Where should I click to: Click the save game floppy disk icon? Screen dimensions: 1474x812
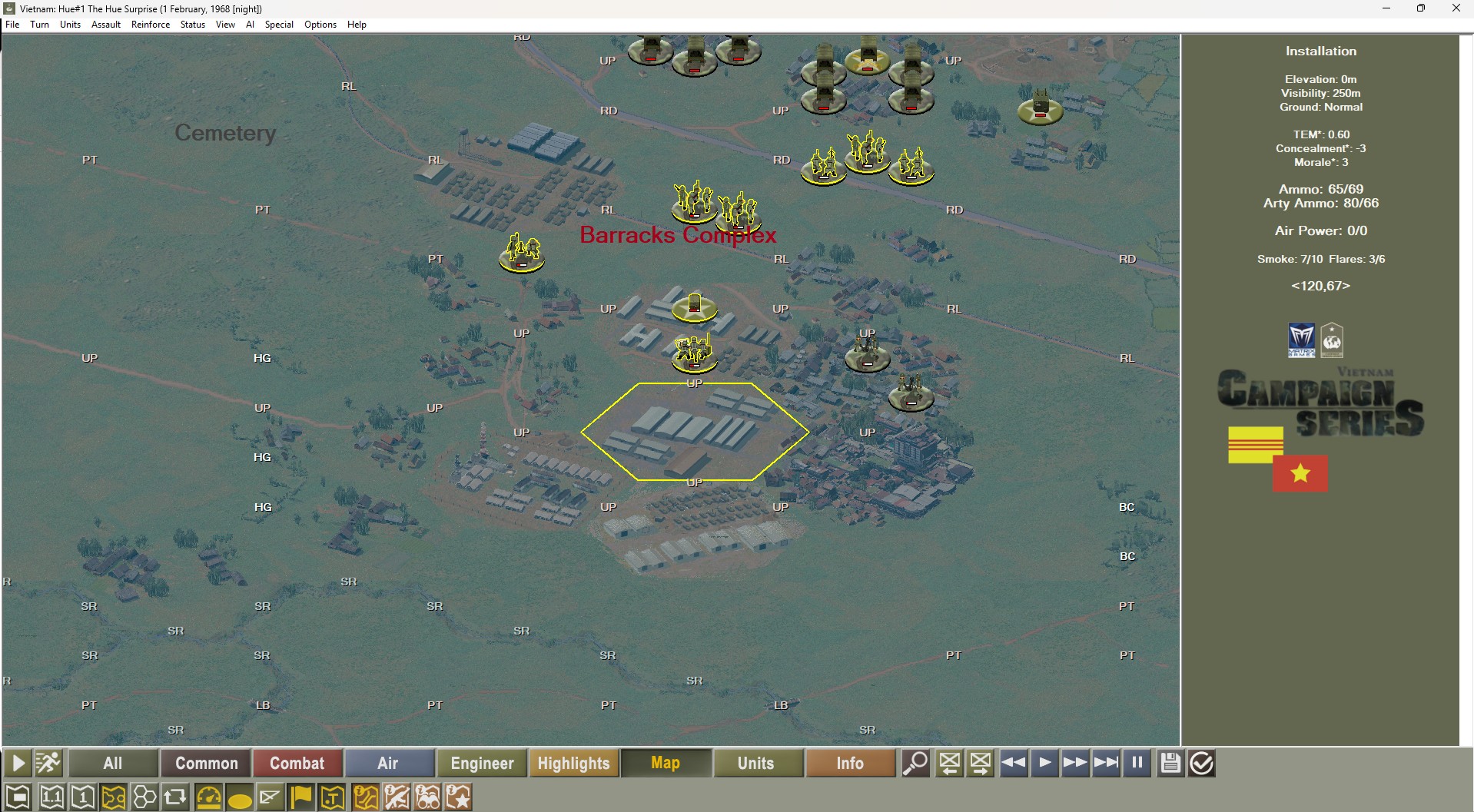[1170, 763]
